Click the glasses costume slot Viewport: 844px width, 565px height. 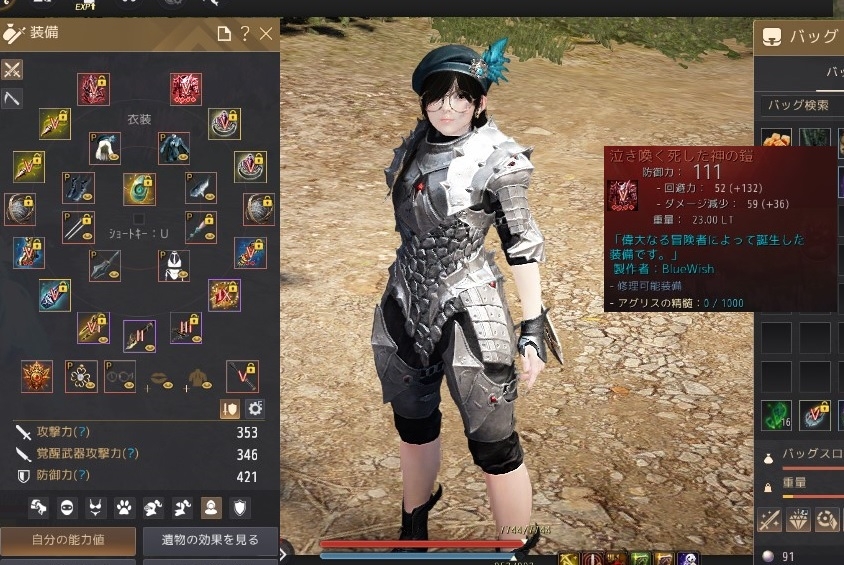[120, 376]
